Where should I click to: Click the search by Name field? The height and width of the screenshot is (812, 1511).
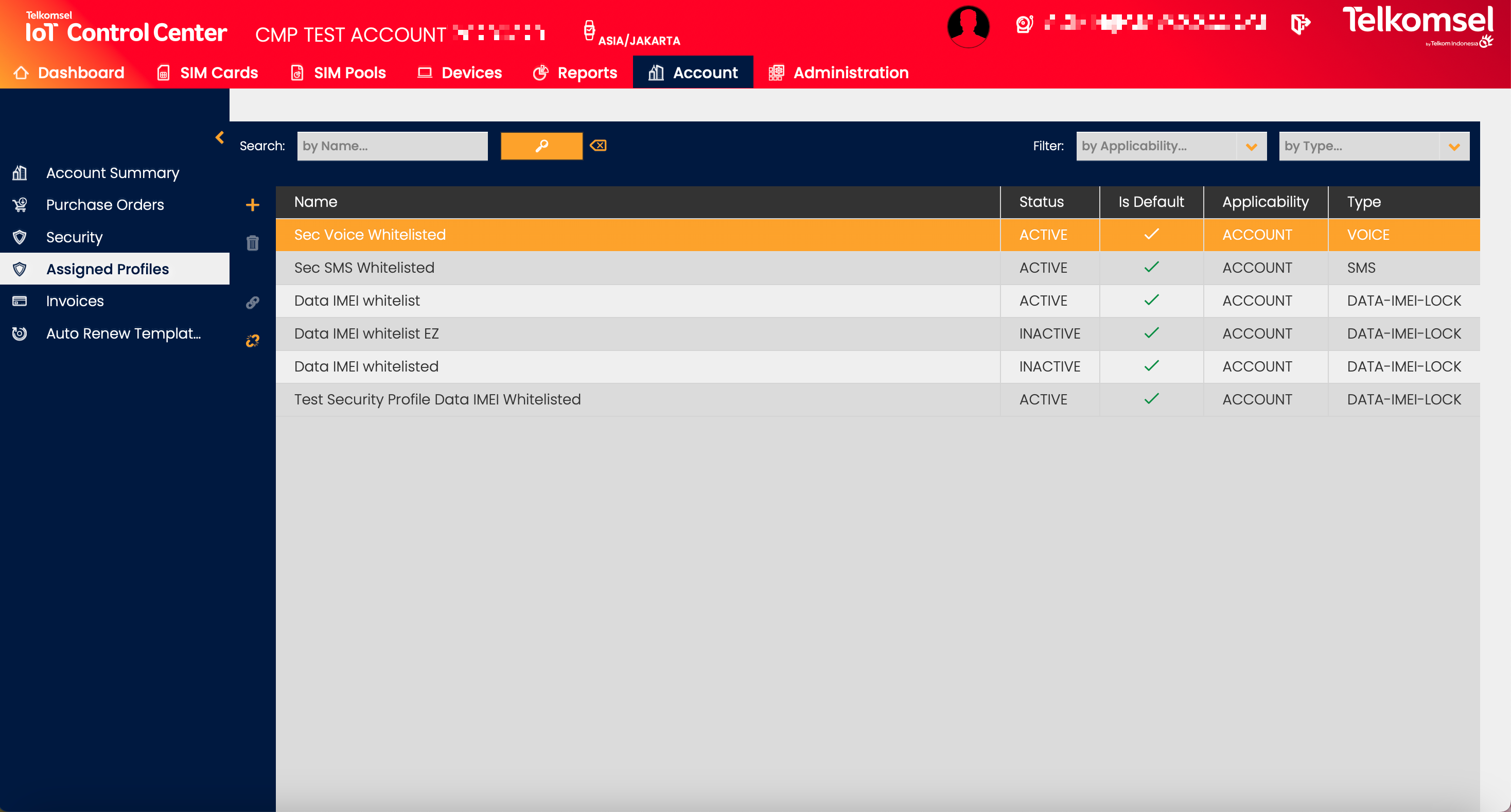pos(392,146)
